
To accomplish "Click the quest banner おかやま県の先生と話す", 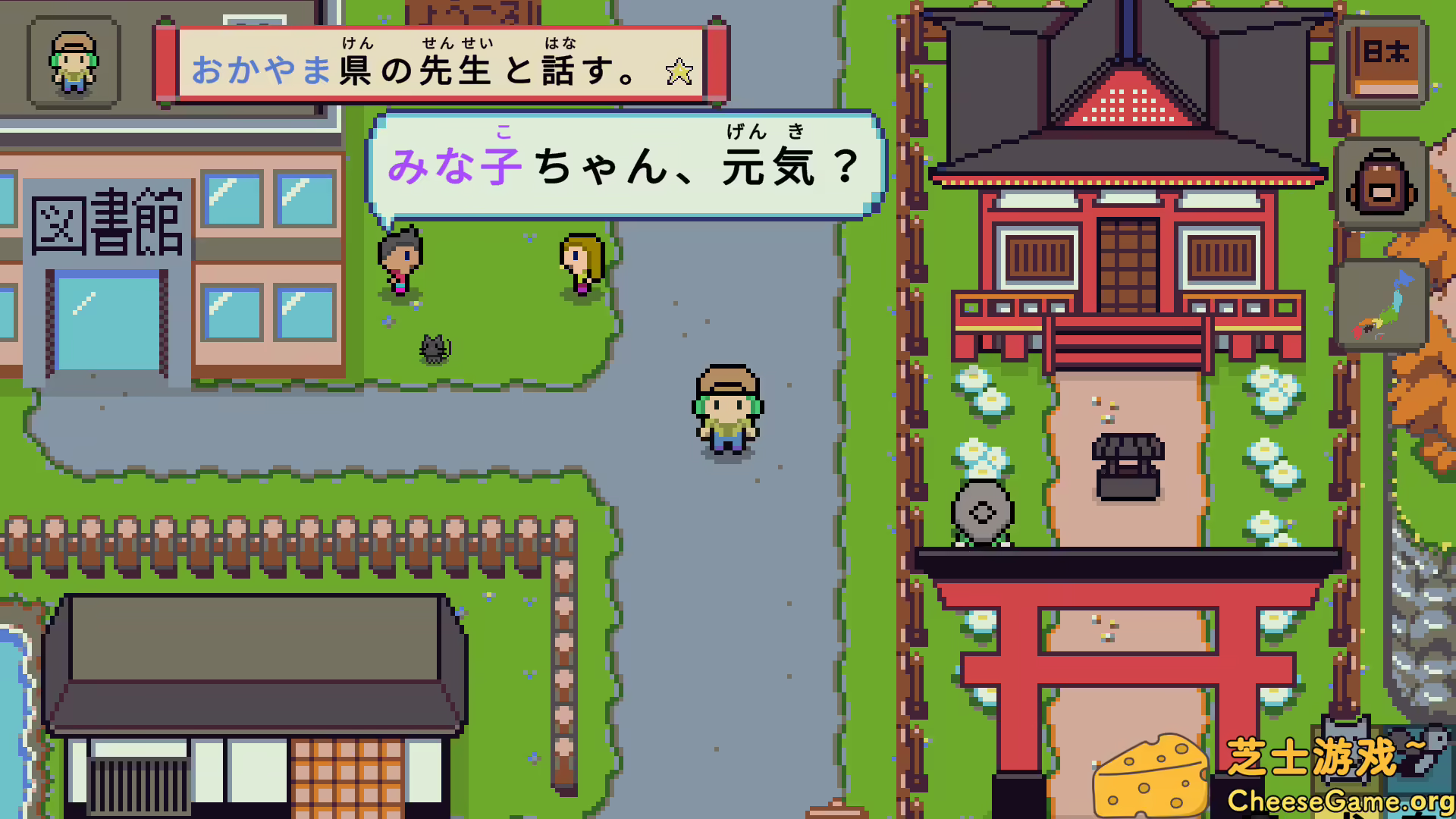I will pos(425,68).
